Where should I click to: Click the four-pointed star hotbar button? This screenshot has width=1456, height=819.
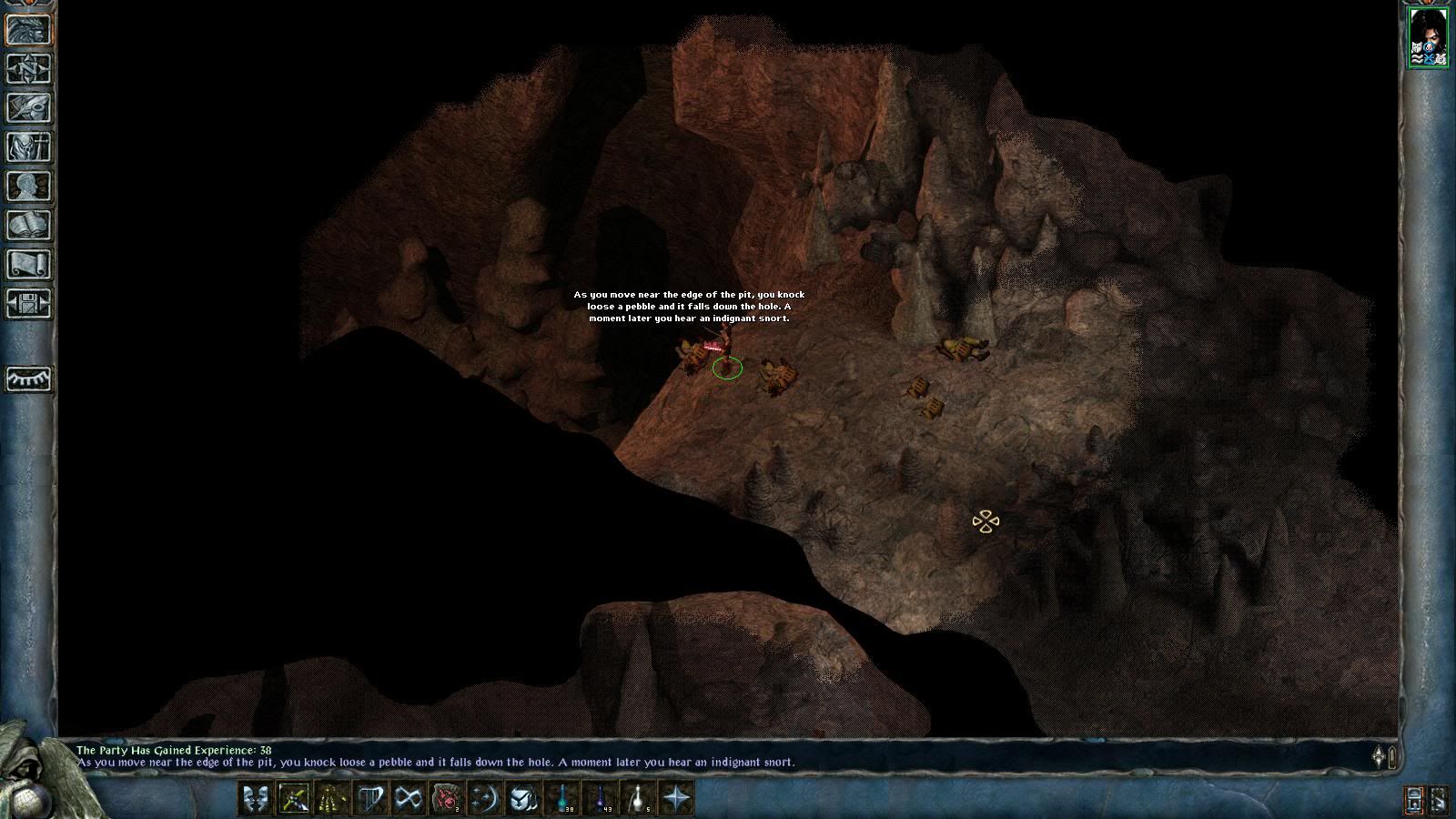coord(677,799)
